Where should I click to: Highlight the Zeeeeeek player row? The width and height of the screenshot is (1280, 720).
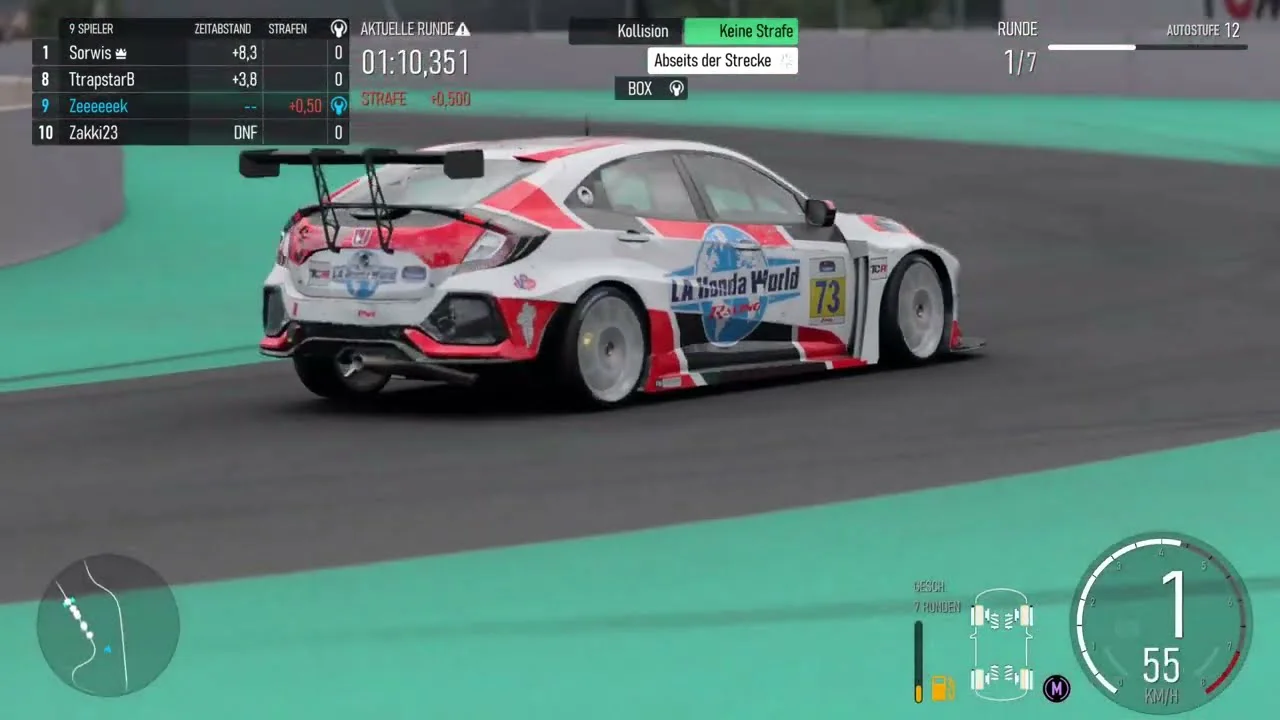pos(98,106)
